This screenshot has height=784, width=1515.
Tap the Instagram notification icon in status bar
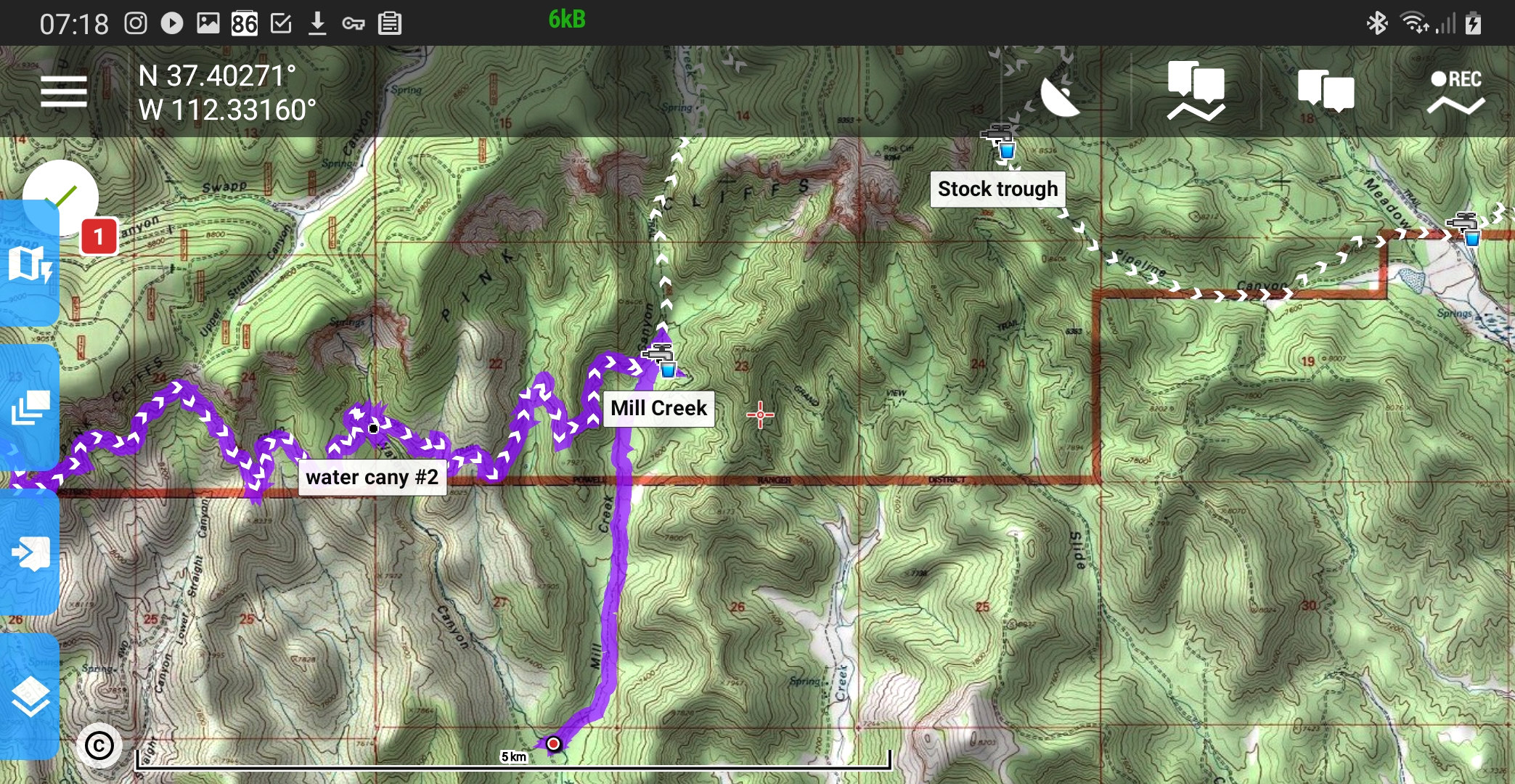coord(136,23)
